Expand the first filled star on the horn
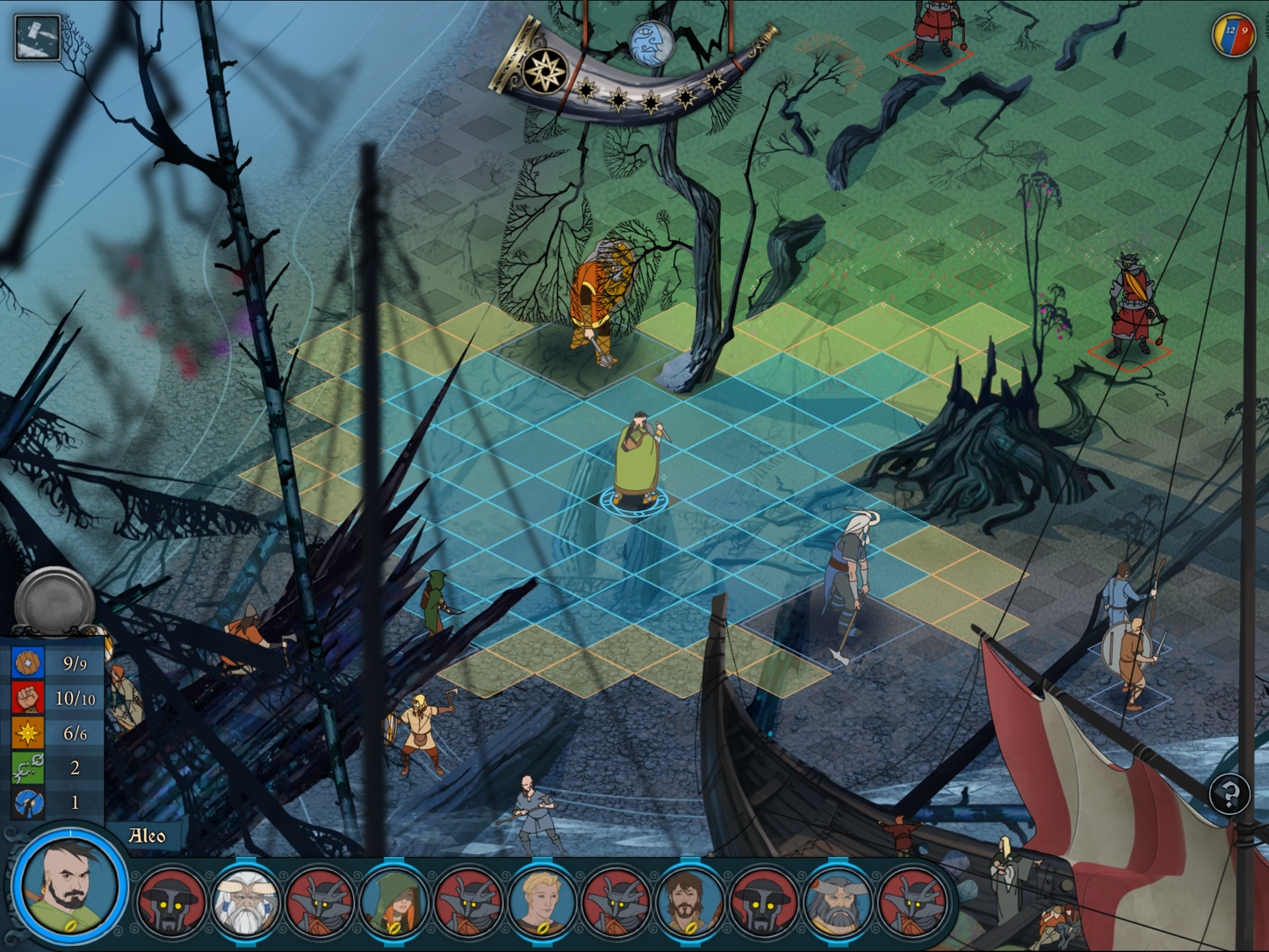The width and height of the screenshot is (1269, 952). 587,92
